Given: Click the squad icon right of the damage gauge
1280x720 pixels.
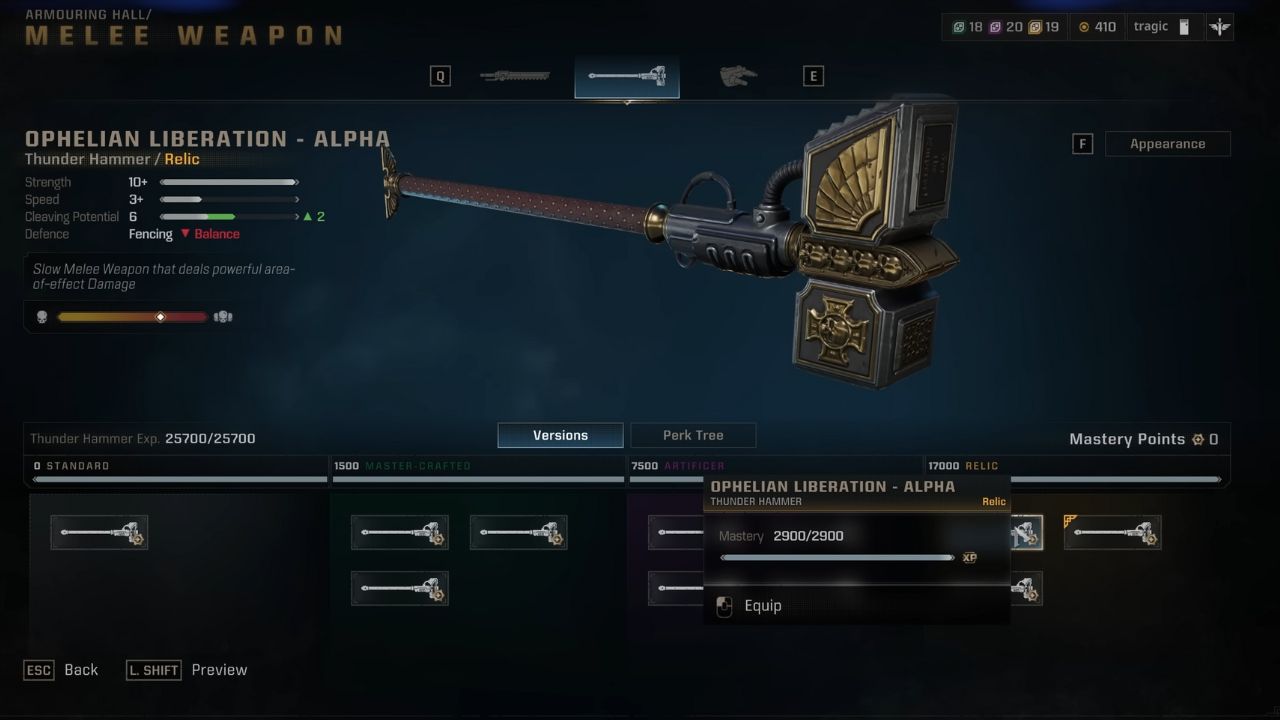Looking at the screenshot, I should point(222,316).
